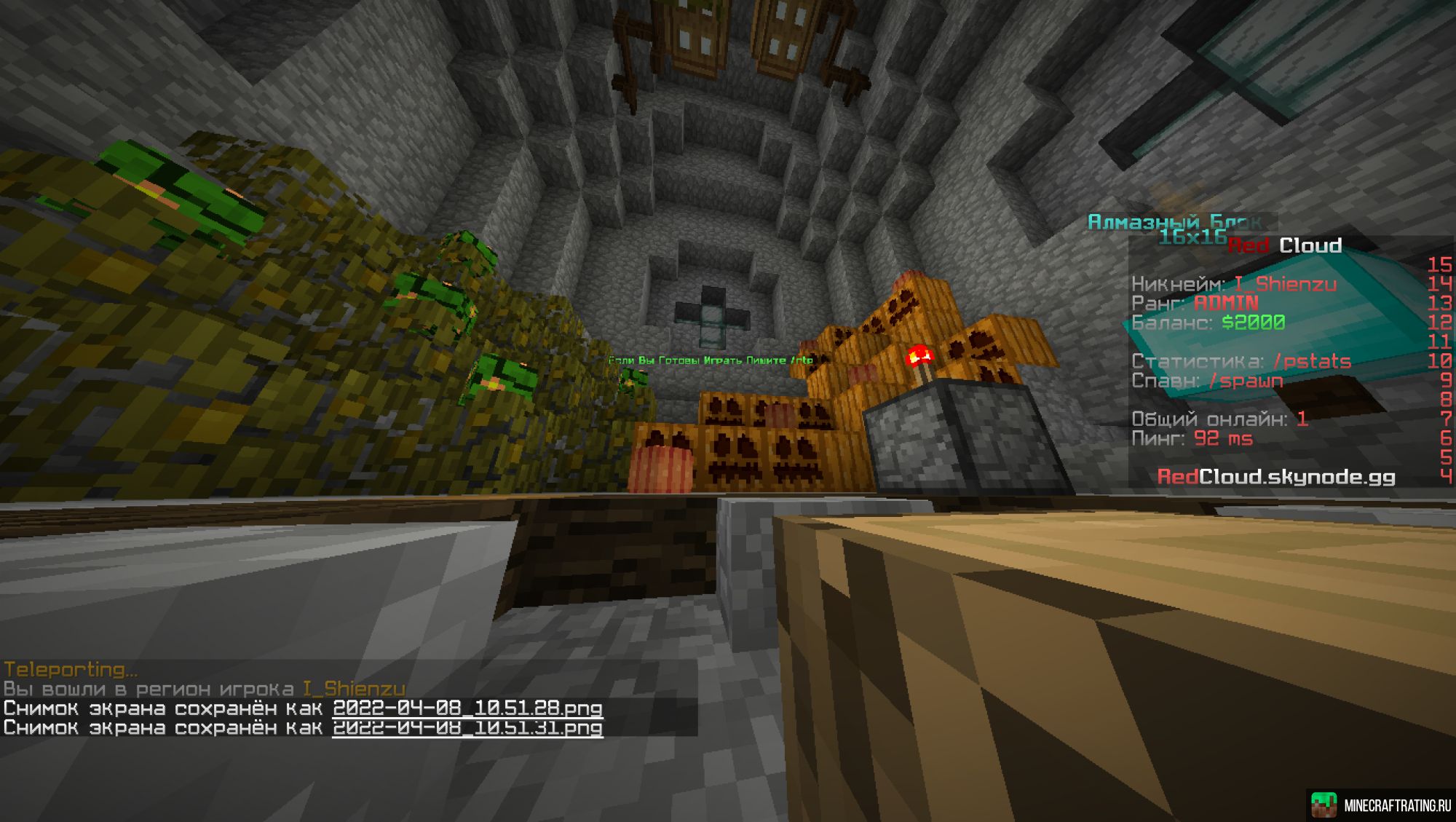This screenshot has height=822, width=1456.
Task: Click the MINECRAFTRATING.RU watermark logo
Action: click(1381, 805)
